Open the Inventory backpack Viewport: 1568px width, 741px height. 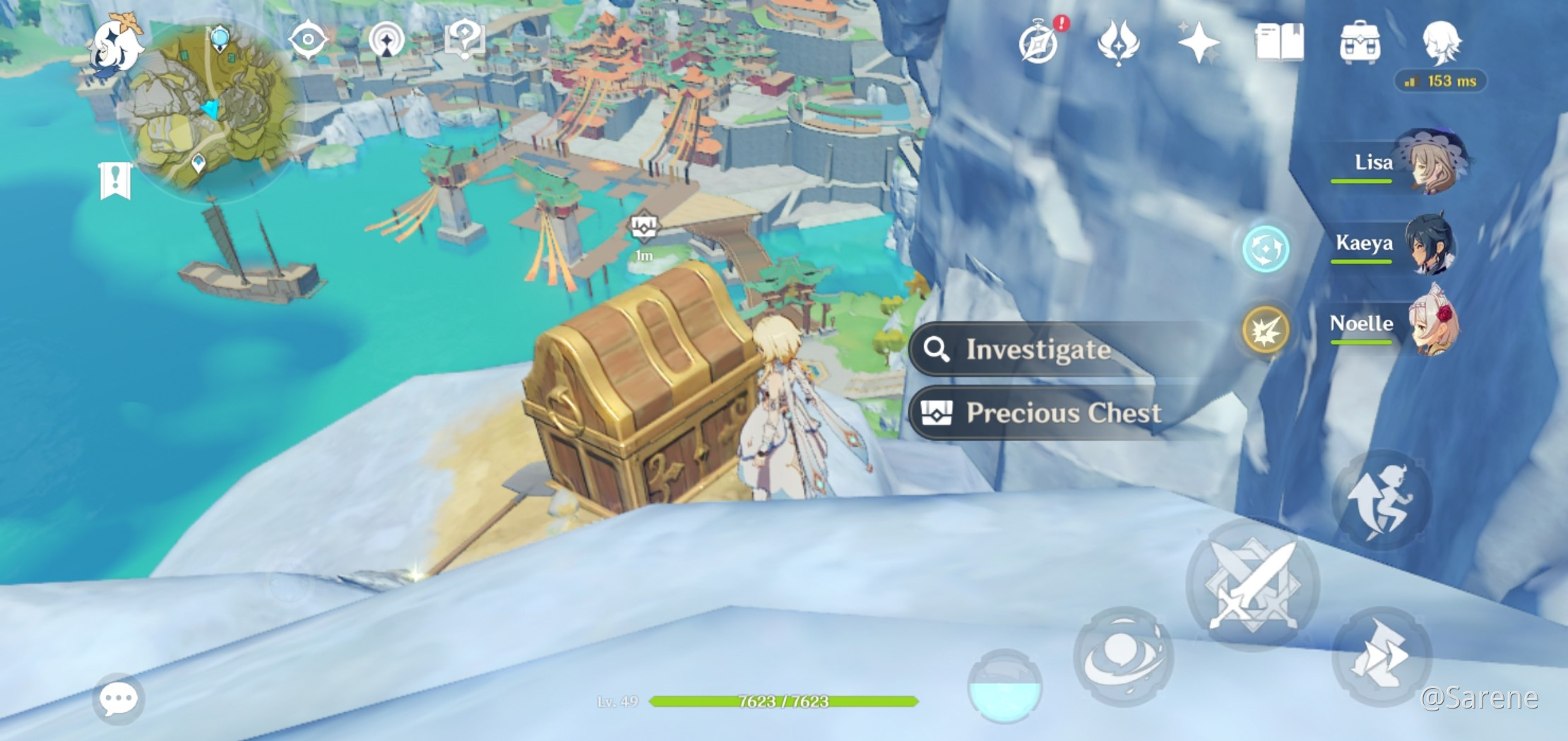[x=1360, y=42]
